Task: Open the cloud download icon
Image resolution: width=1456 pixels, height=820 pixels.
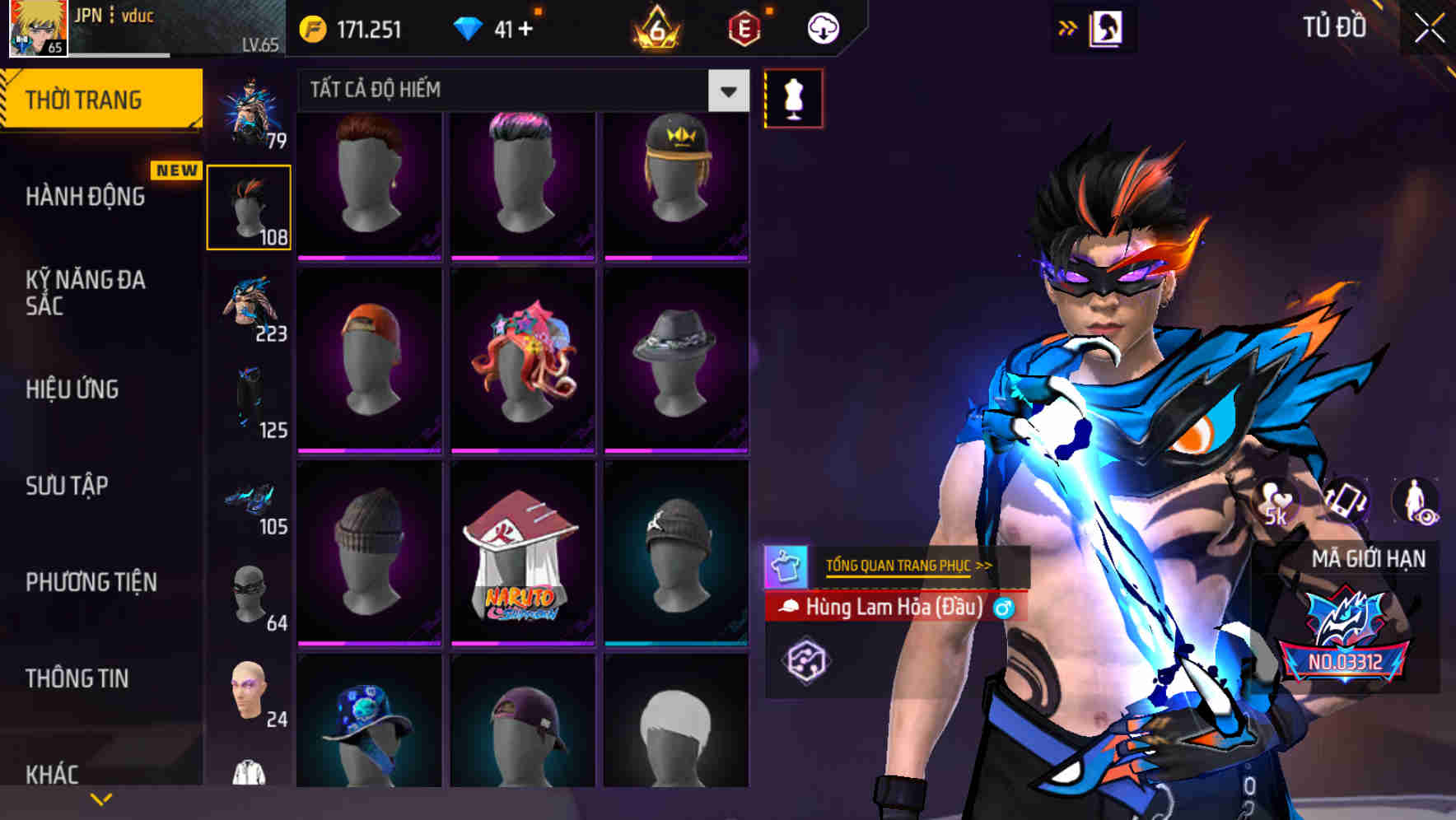Action: tap(823, 29)
